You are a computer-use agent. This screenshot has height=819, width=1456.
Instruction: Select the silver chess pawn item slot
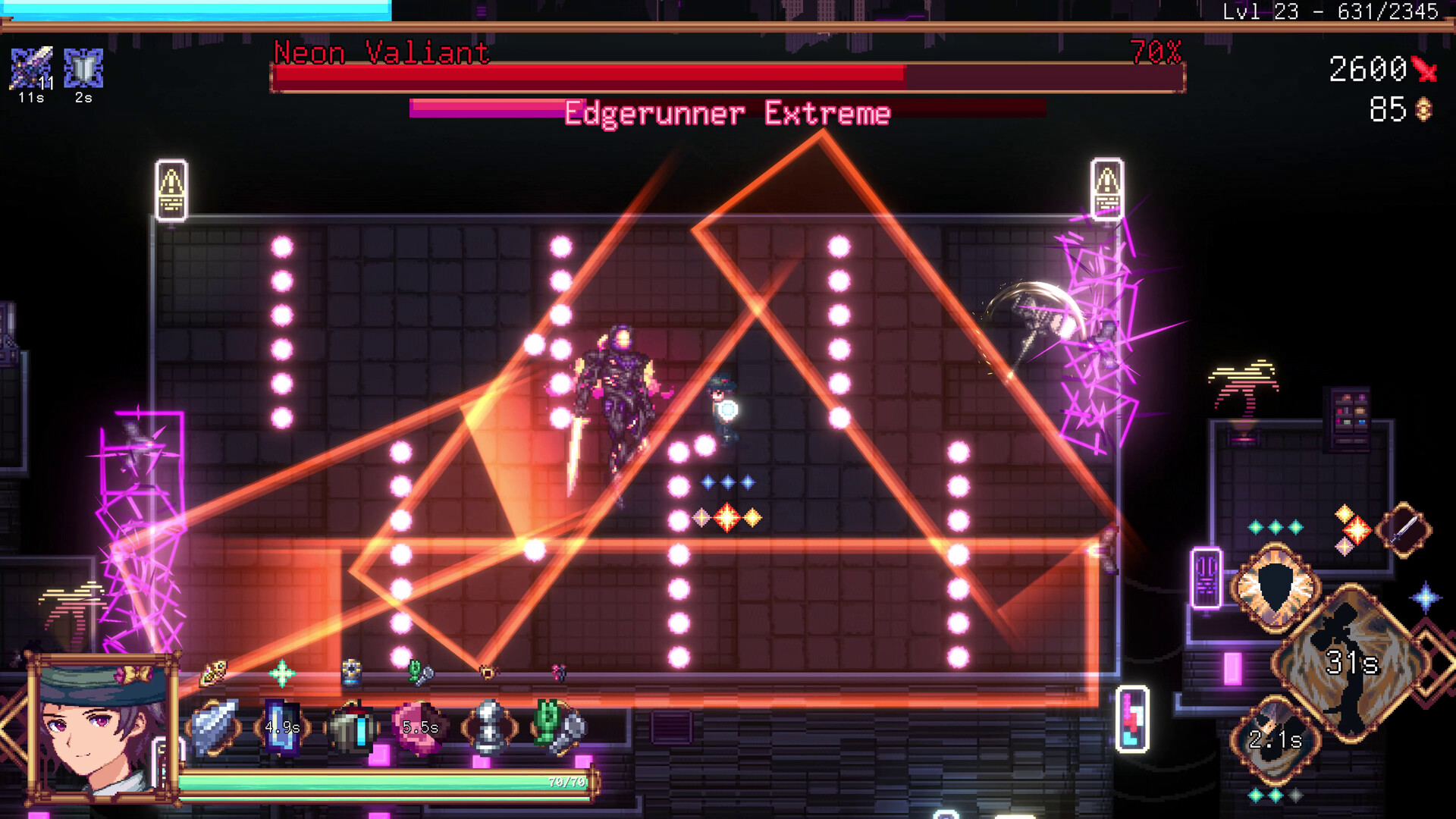click(489, 728)
